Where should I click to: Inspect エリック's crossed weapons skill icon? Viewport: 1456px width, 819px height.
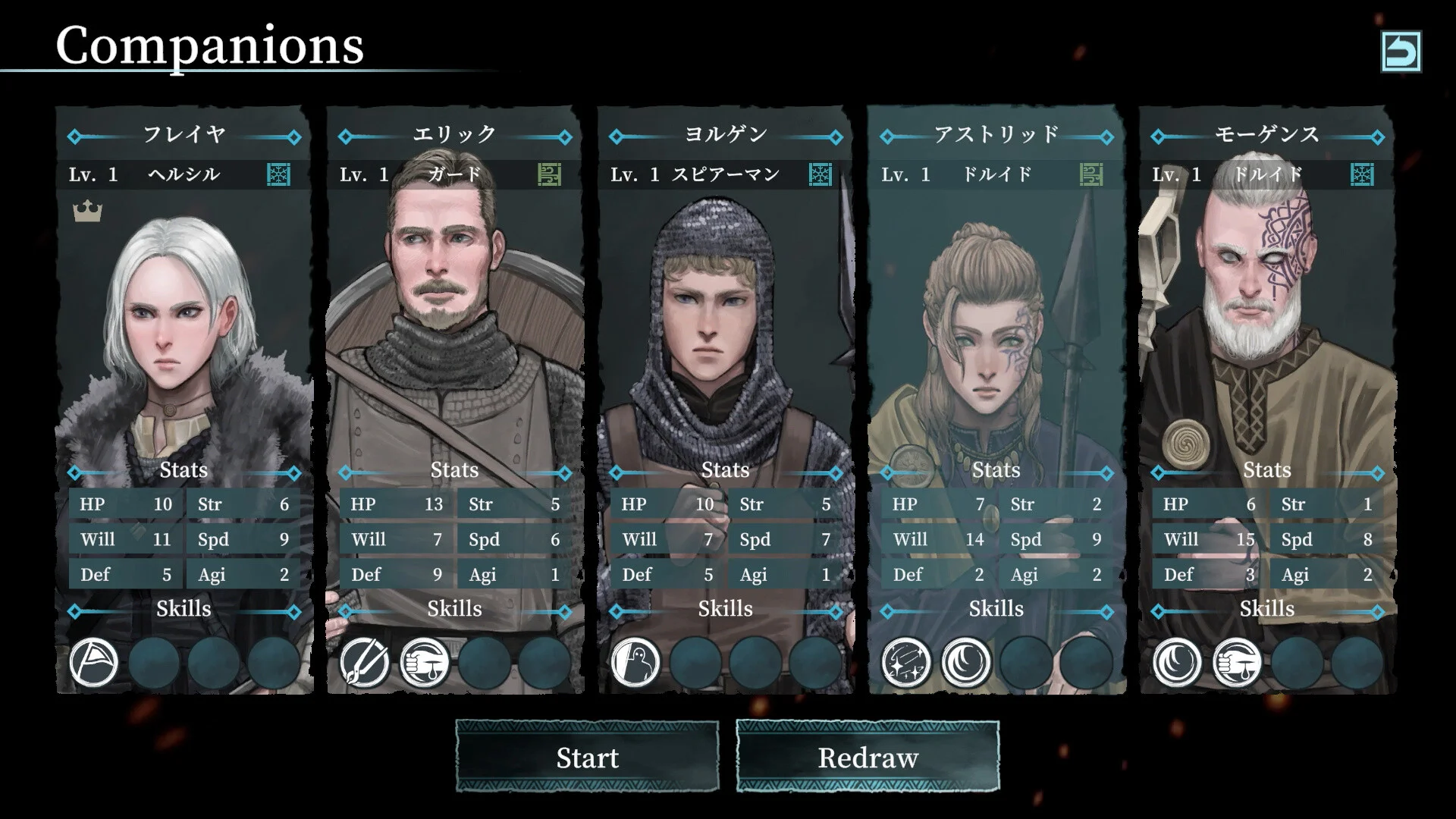365,662
